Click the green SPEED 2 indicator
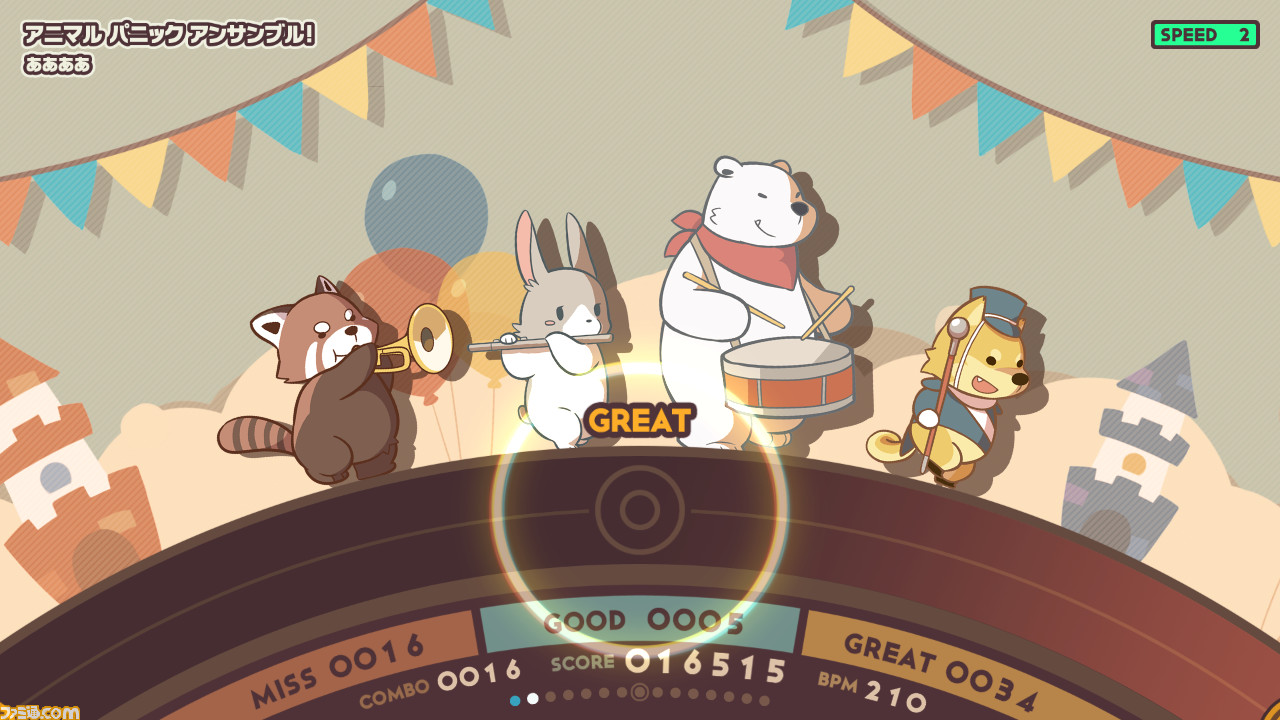Screen dimensions: 1280x720 tap(1205, 36)
